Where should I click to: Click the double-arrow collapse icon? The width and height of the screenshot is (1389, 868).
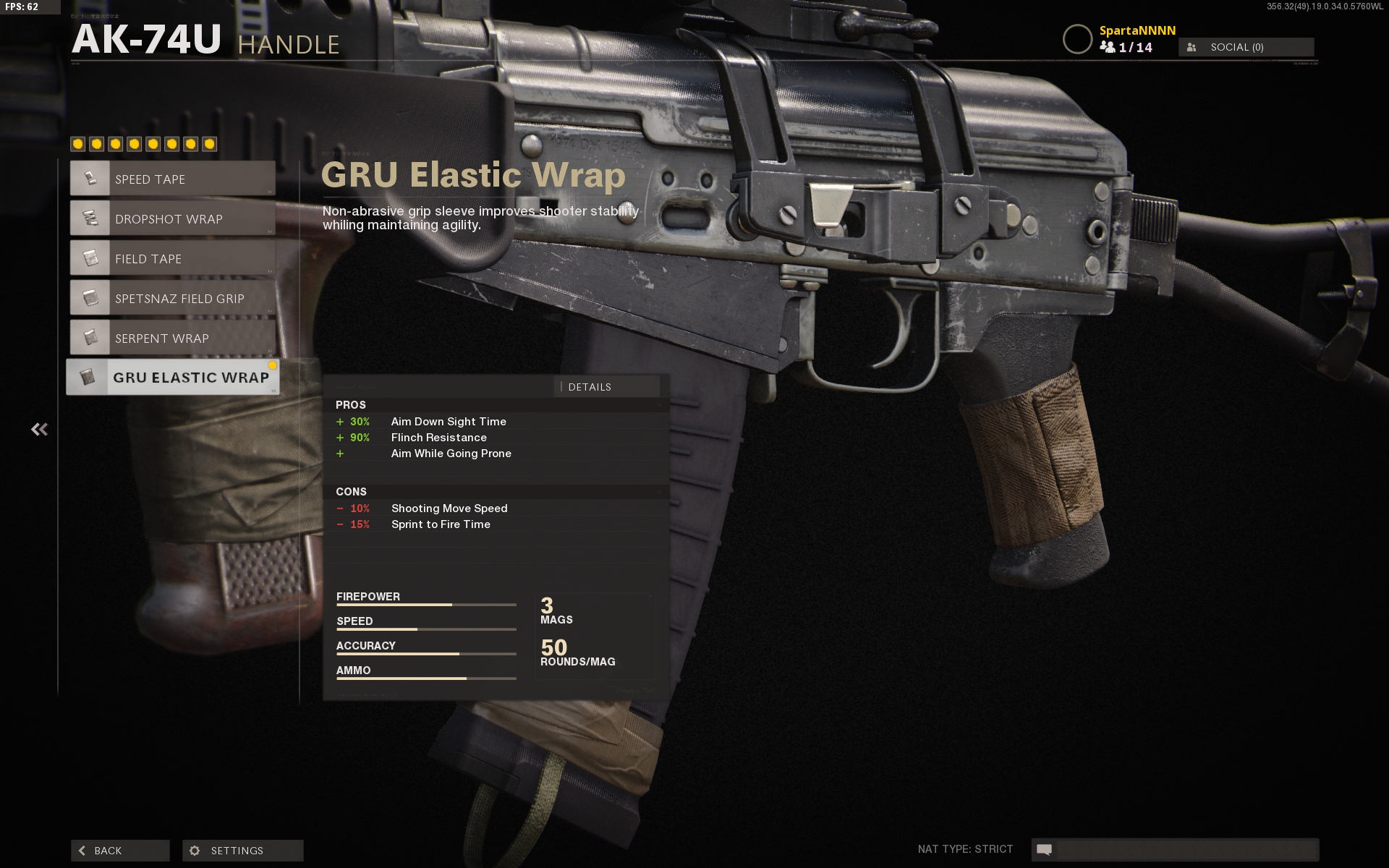[x=40, y=430]
